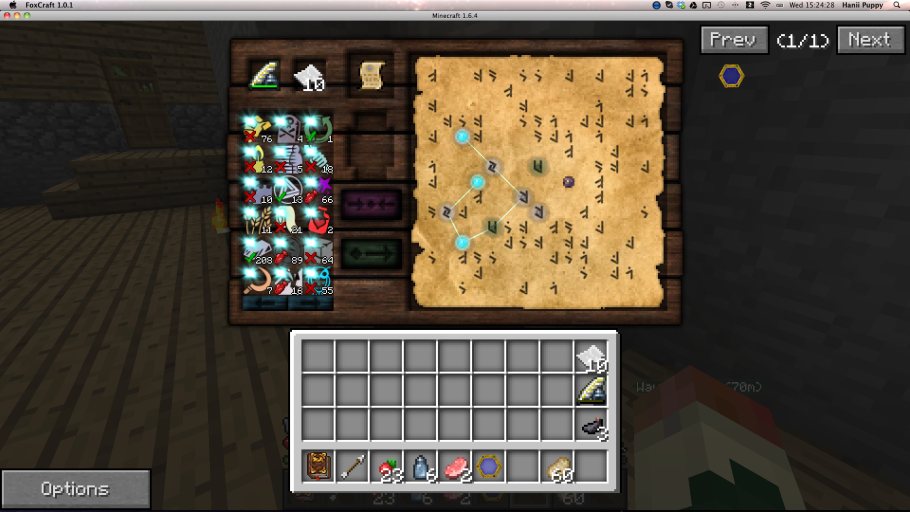The height and width of the screenshot is (512, 910).
Task: Click the purple aspect-combine button
Action: (x=372, y=204)
